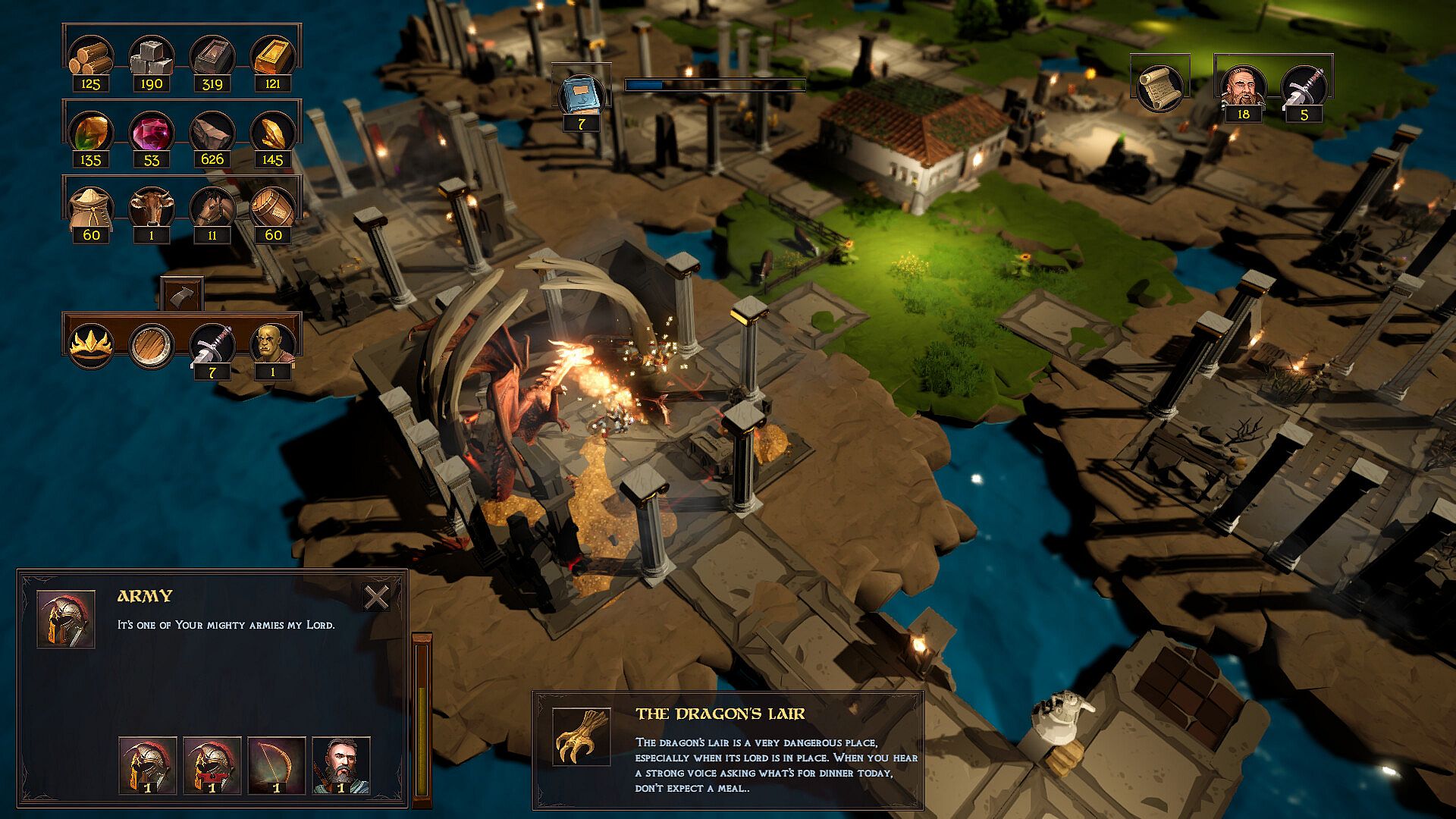Click the sword icon beside the bearded portrait

tap(1304, 86)
